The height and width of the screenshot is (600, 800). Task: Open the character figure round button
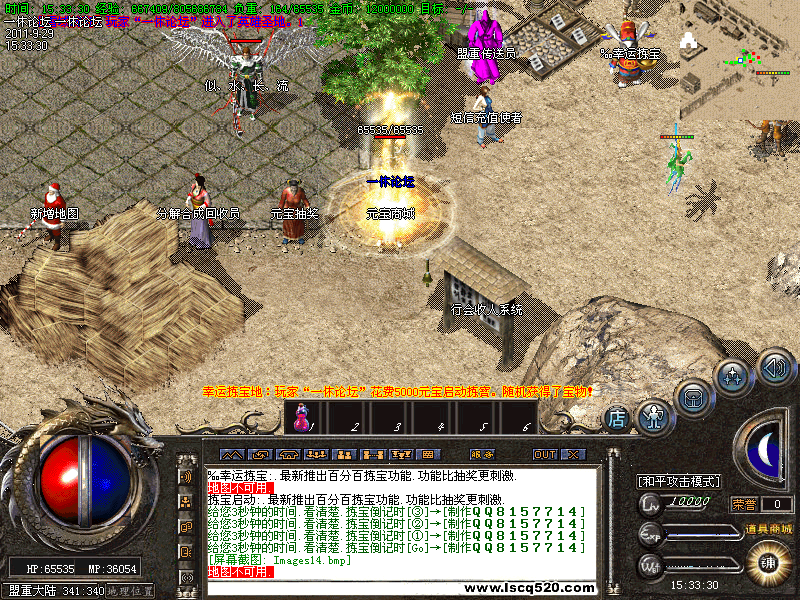click(654, 413)
